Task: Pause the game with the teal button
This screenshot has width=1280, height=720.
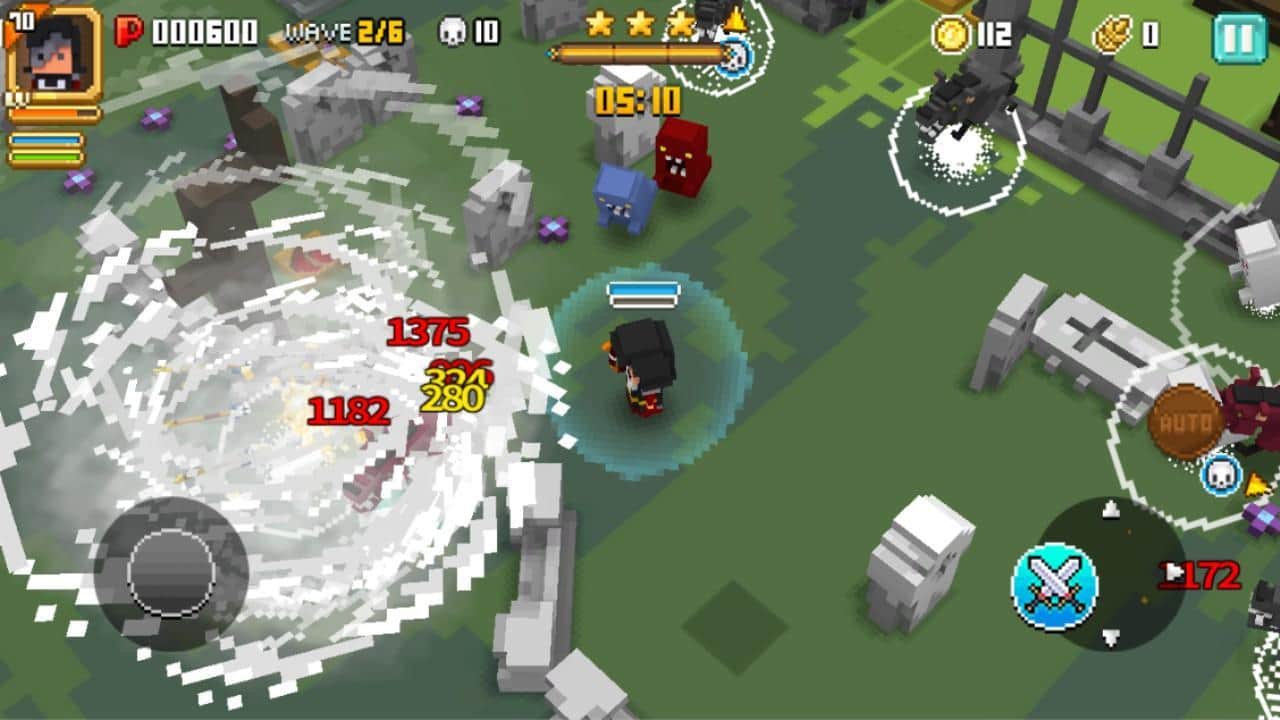Action: [x=1238, y=37]
